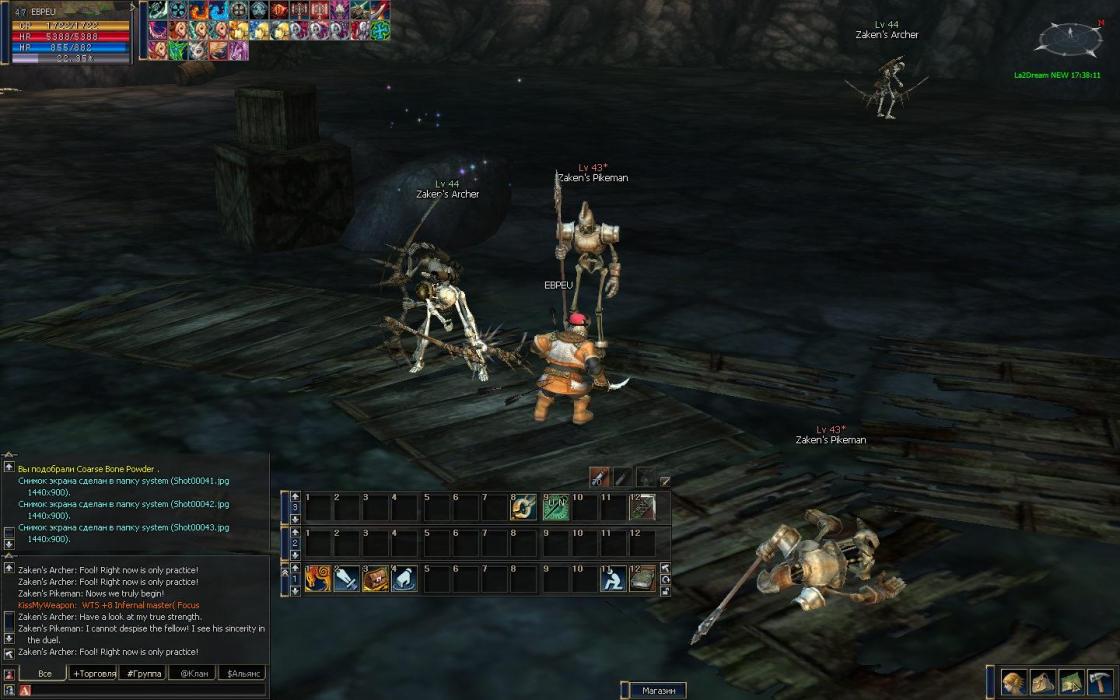The width and height of the screenshot is (1120, 700).
Task: Activate the pick-up hand action in slot 4
Action: [405, 578]
